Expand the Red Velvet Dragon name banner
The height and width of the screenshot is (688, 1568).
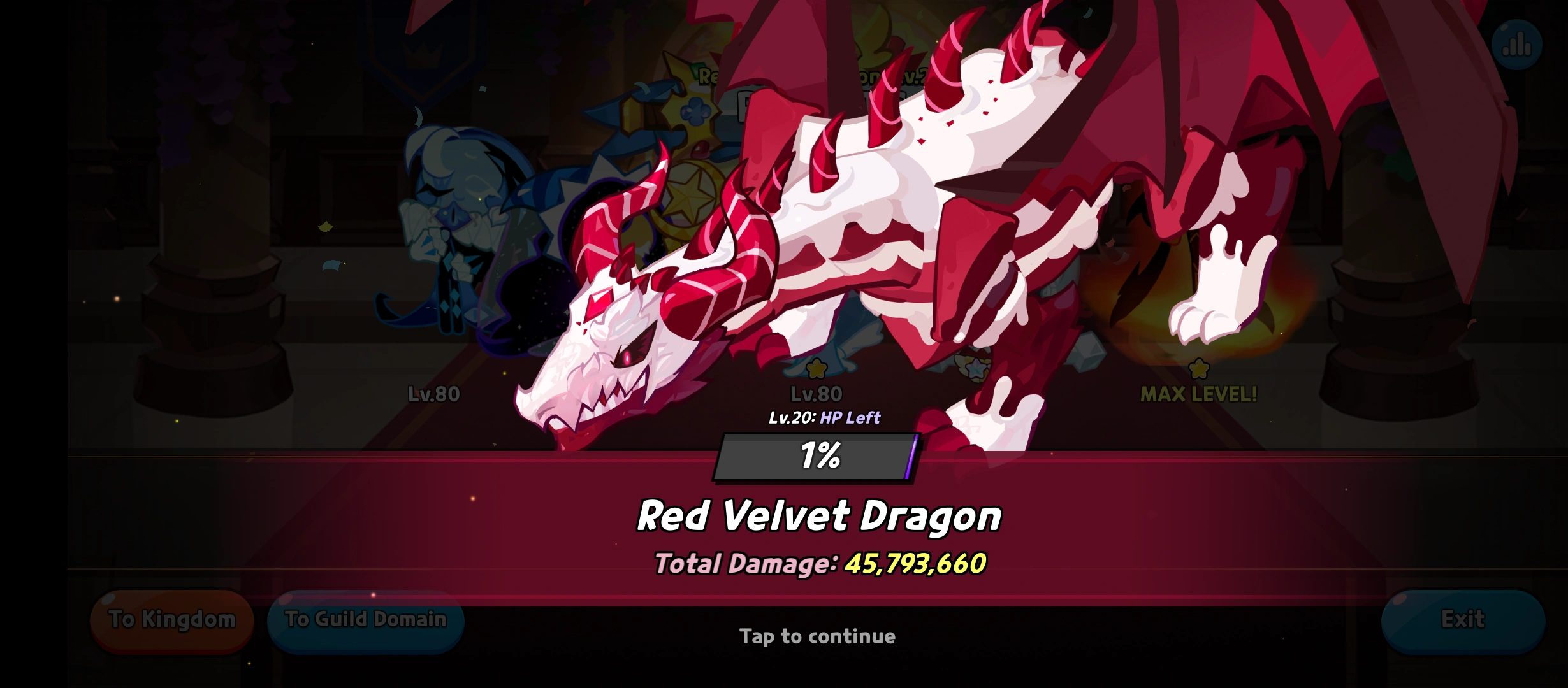point(821,516)
